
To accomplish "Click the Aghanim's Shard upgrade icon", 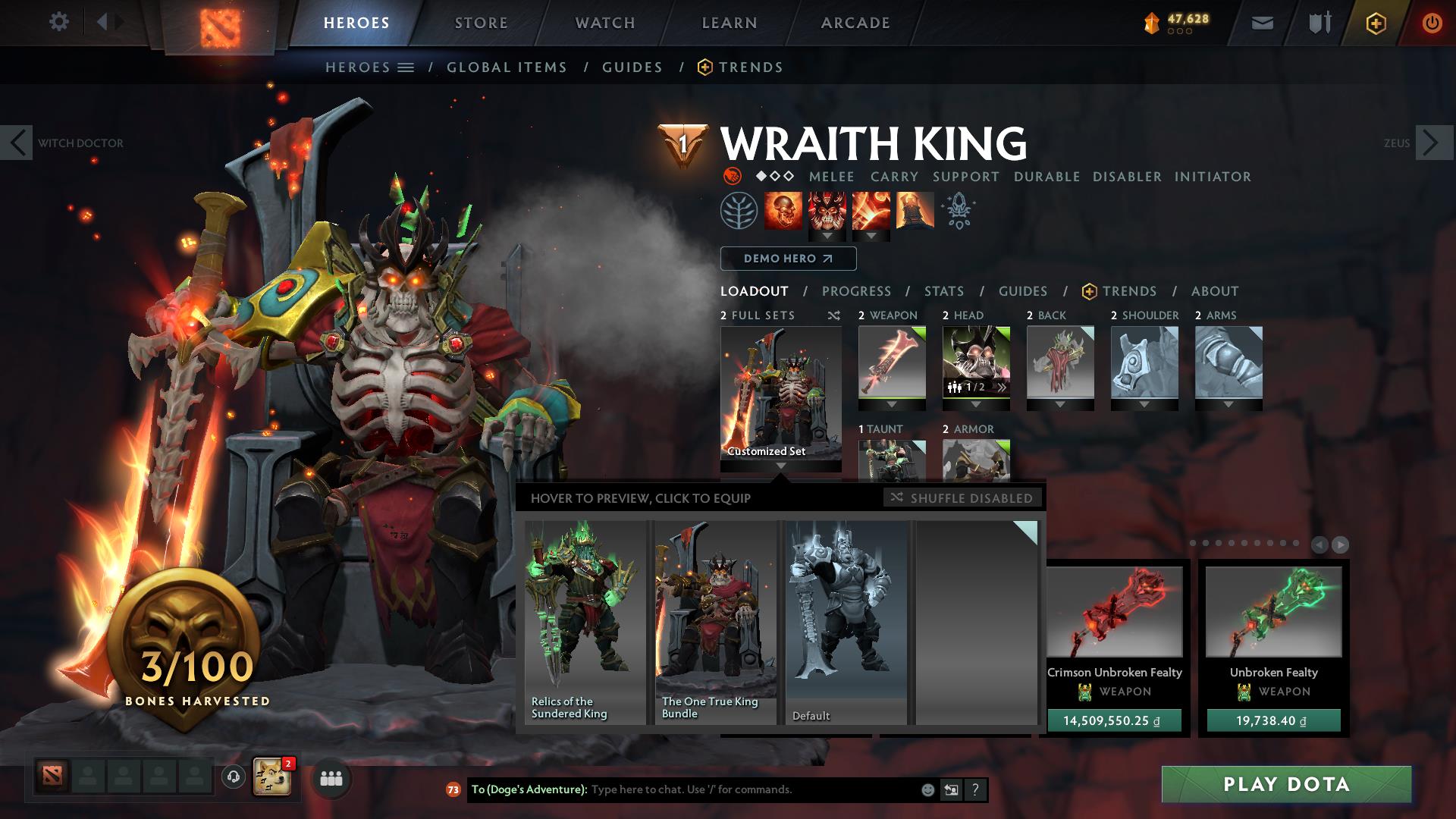I will [957, 212].
